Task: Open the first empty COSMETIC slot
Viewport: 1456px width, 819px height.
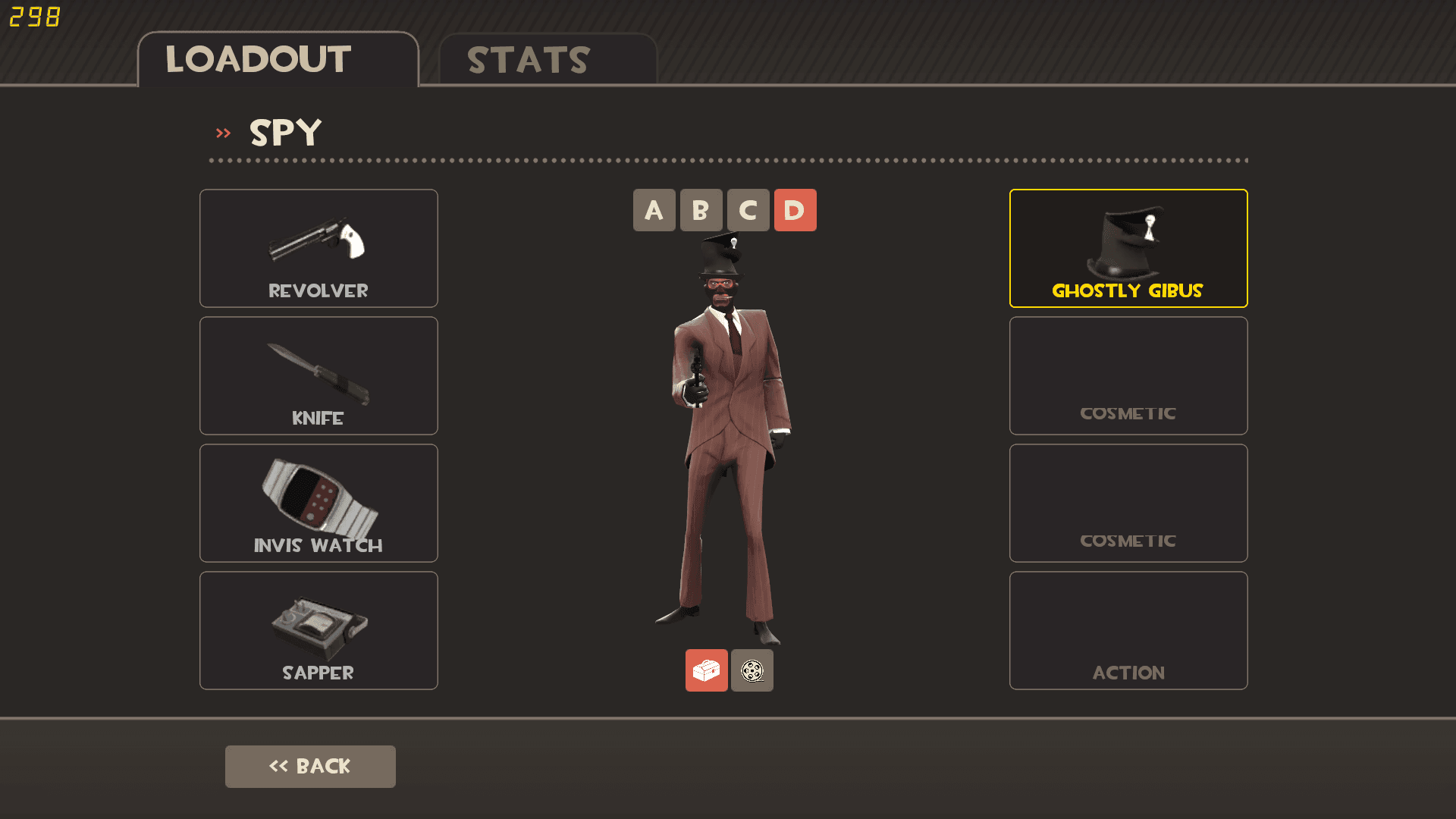Action: 1128,375
